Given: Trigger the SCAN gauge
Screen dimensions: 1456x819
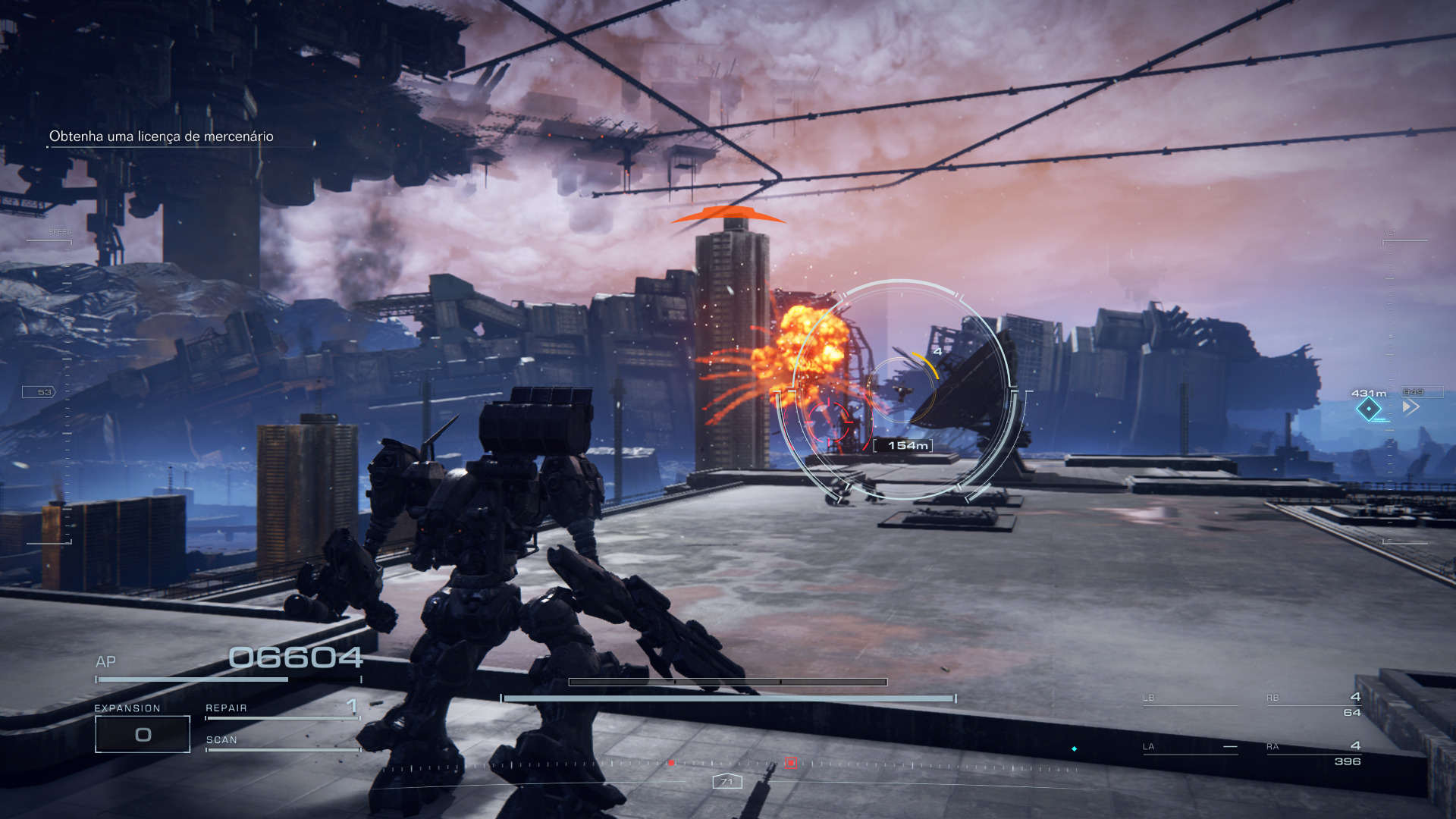Looking at the screenshot, I should 282,742.
